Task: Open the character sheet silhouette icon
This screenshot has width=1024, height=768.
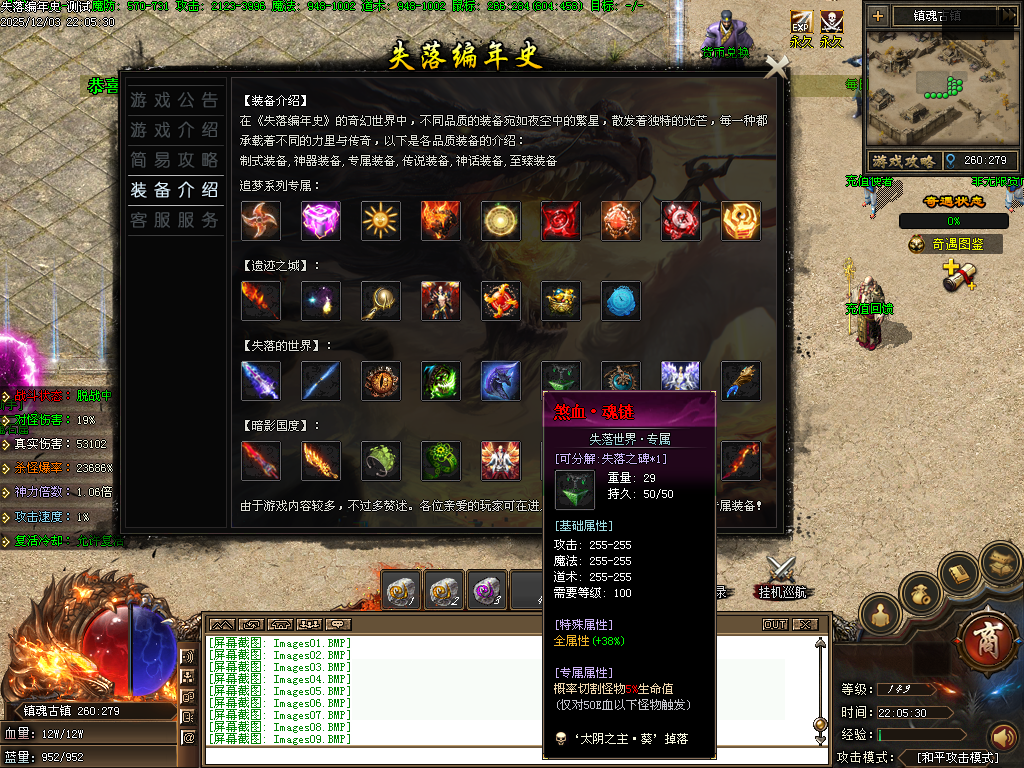Action: click(880, 615)
